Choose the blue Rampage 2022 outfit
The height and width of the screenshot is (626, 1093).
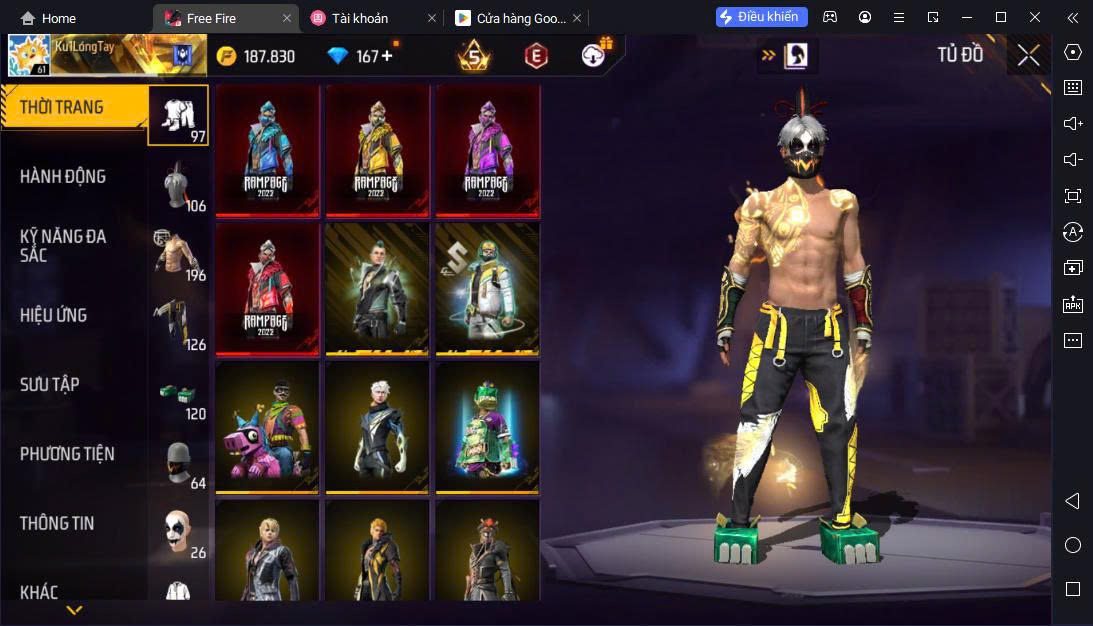(x=268, y=150)
